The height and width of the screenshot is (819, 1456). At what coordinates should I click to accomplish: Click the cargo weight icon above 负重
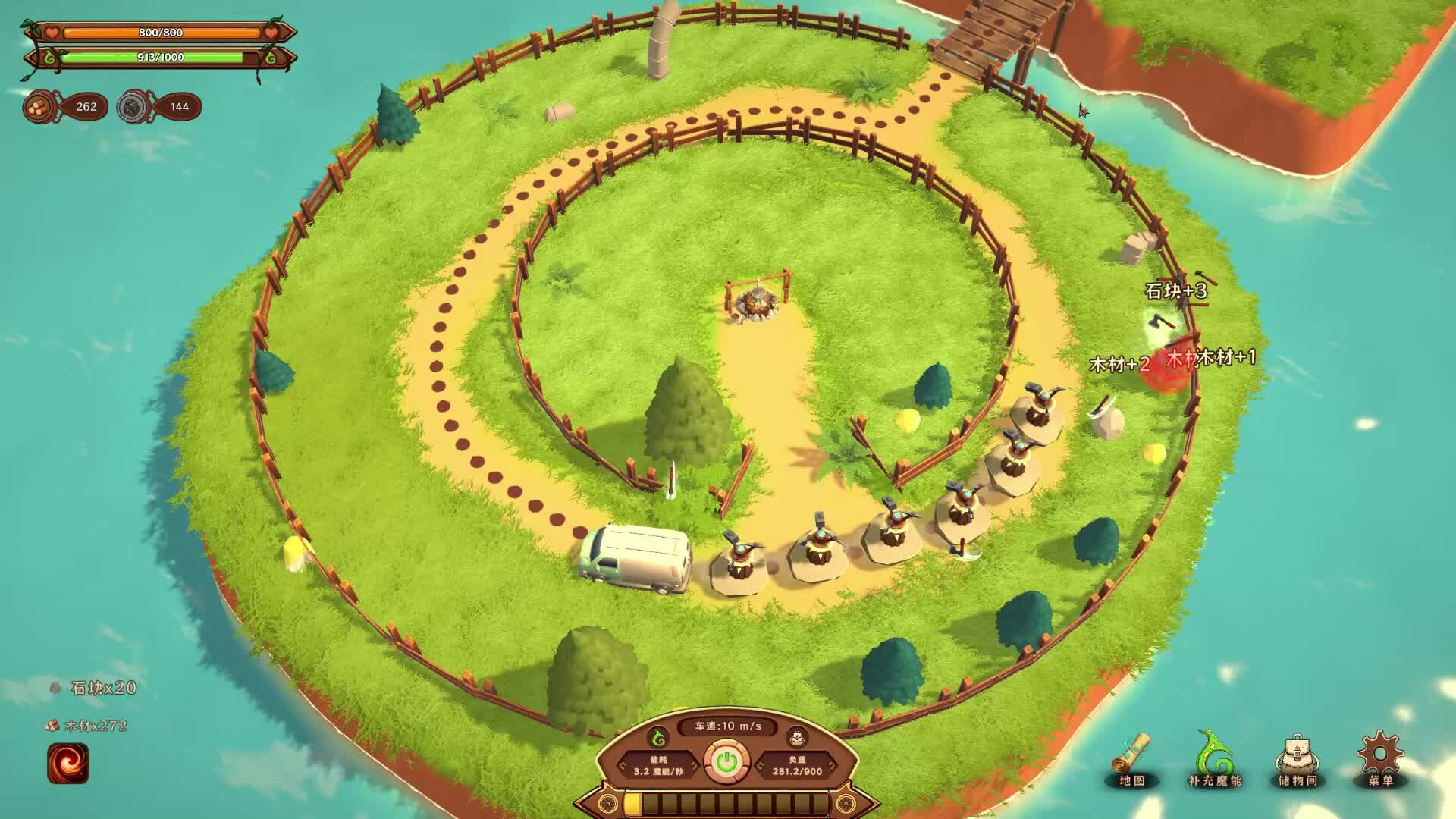(x=796, y=739)
